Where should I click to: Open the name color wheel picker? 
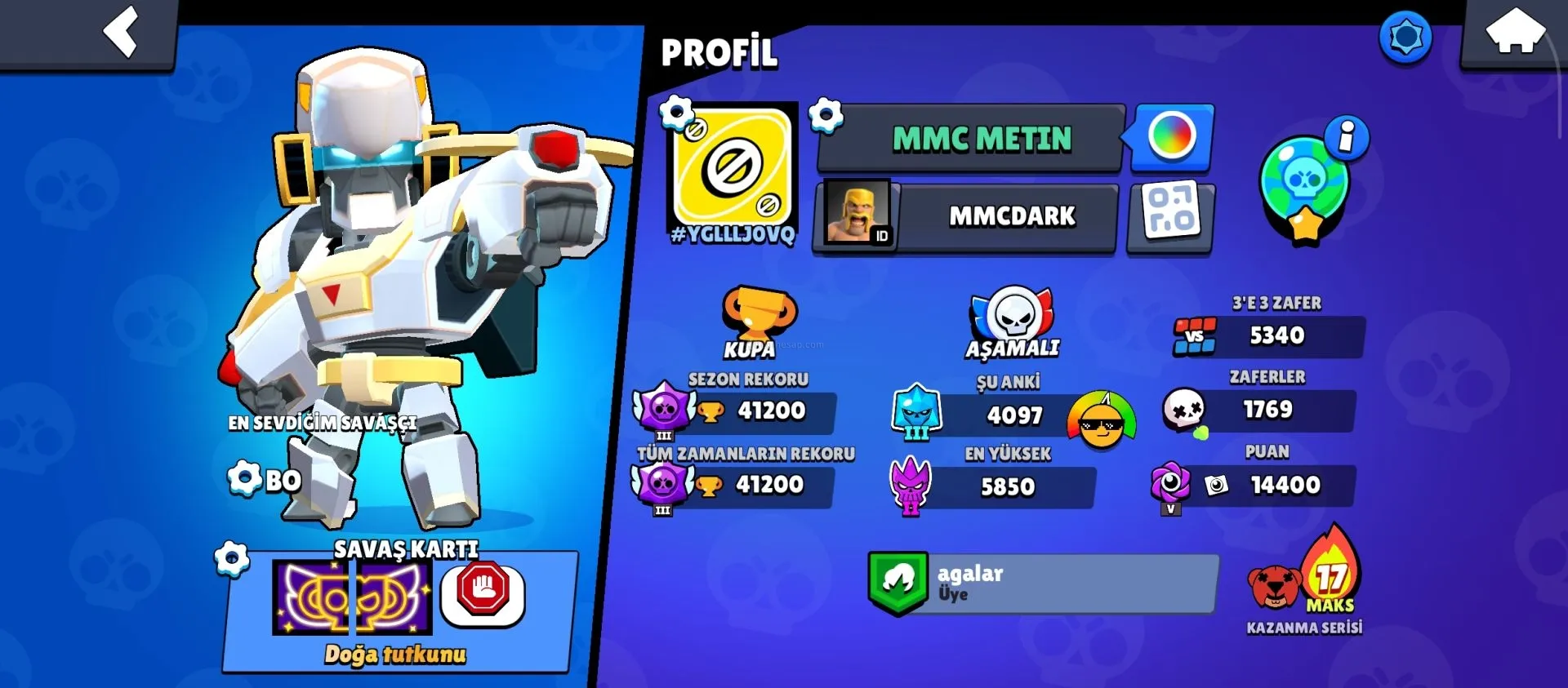1172,136
